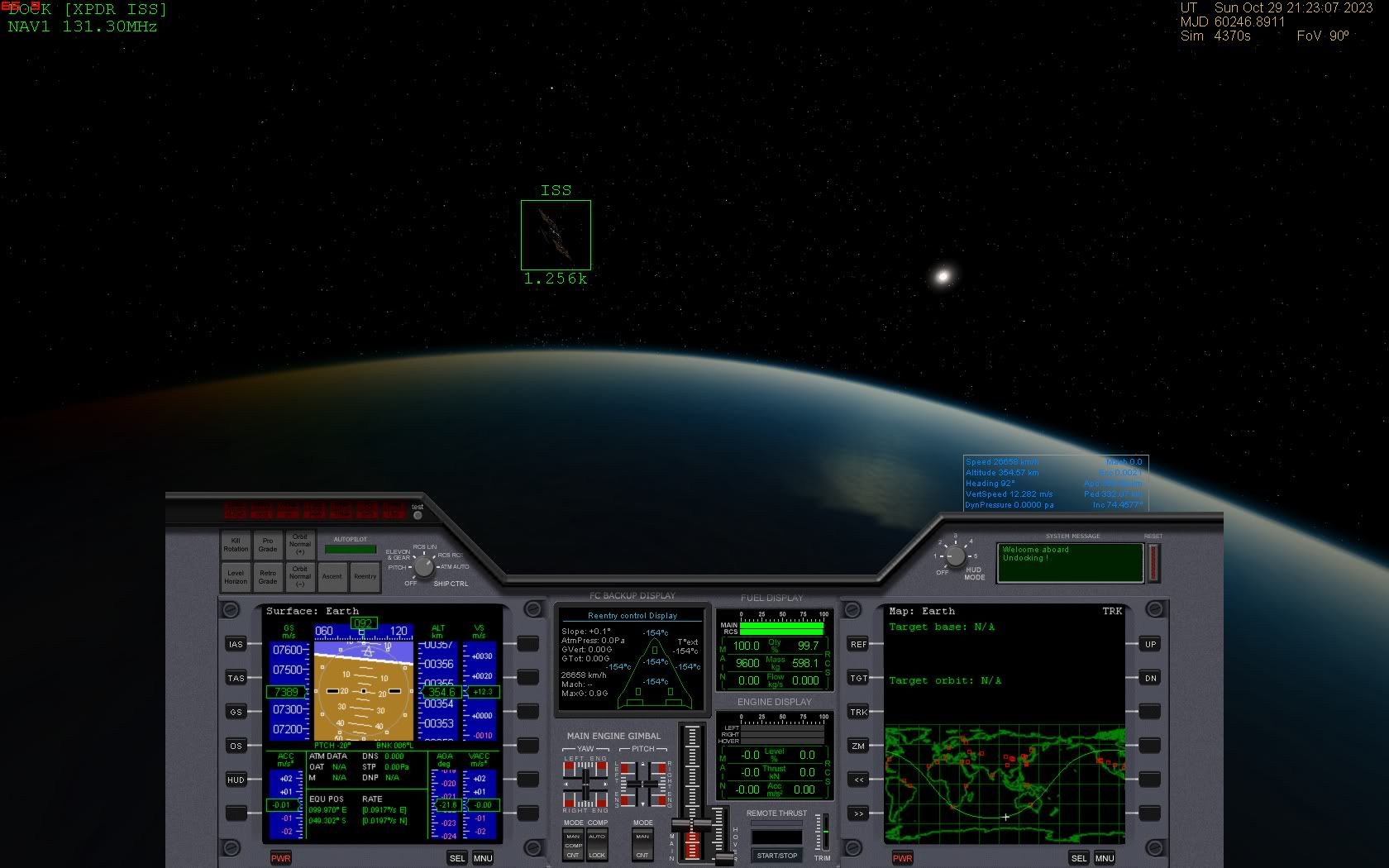Click the UP button beside the Map display

click(1150, 644)
